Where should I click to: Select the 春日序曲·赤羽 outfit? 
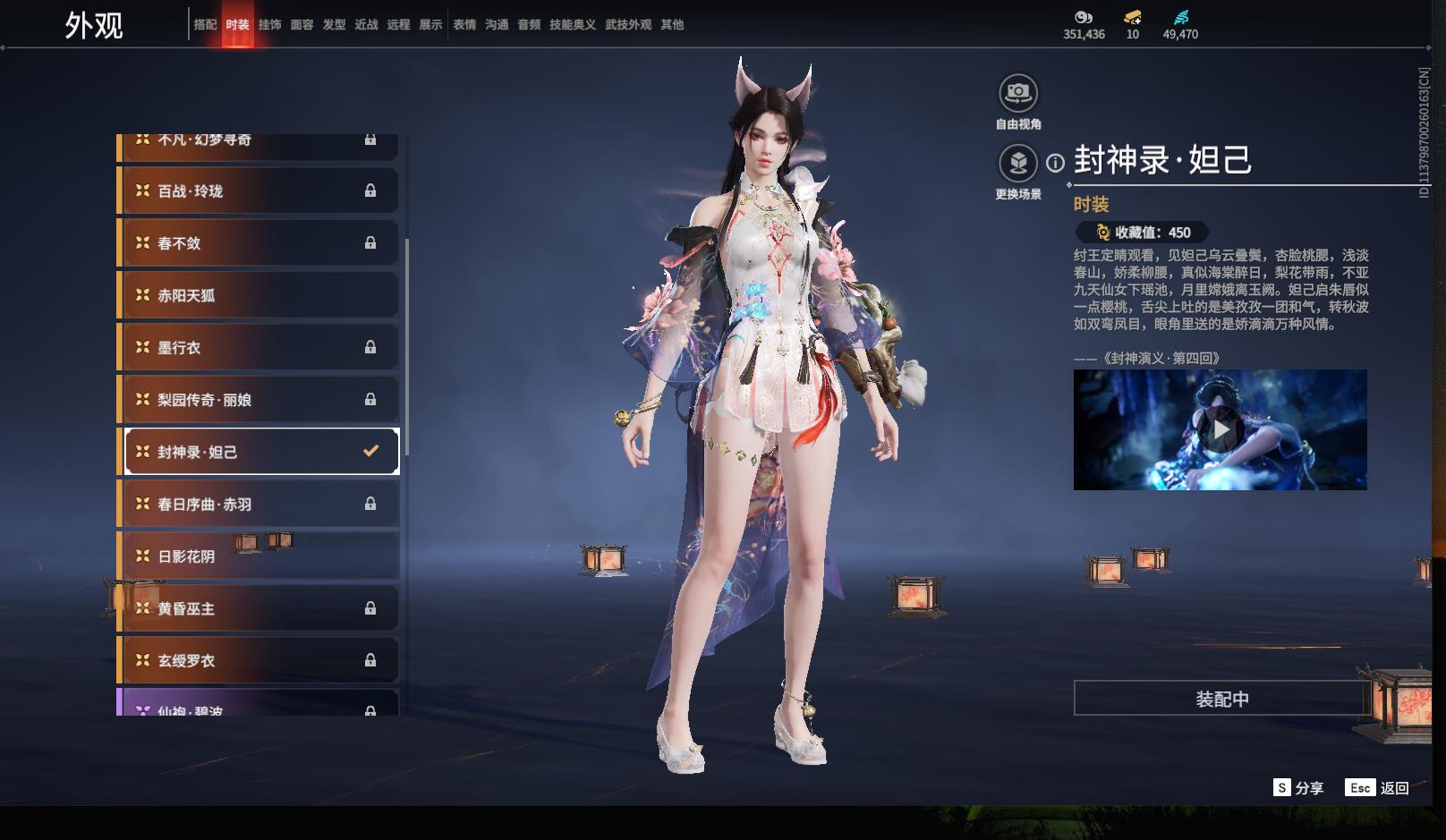(x=259, y=505)
